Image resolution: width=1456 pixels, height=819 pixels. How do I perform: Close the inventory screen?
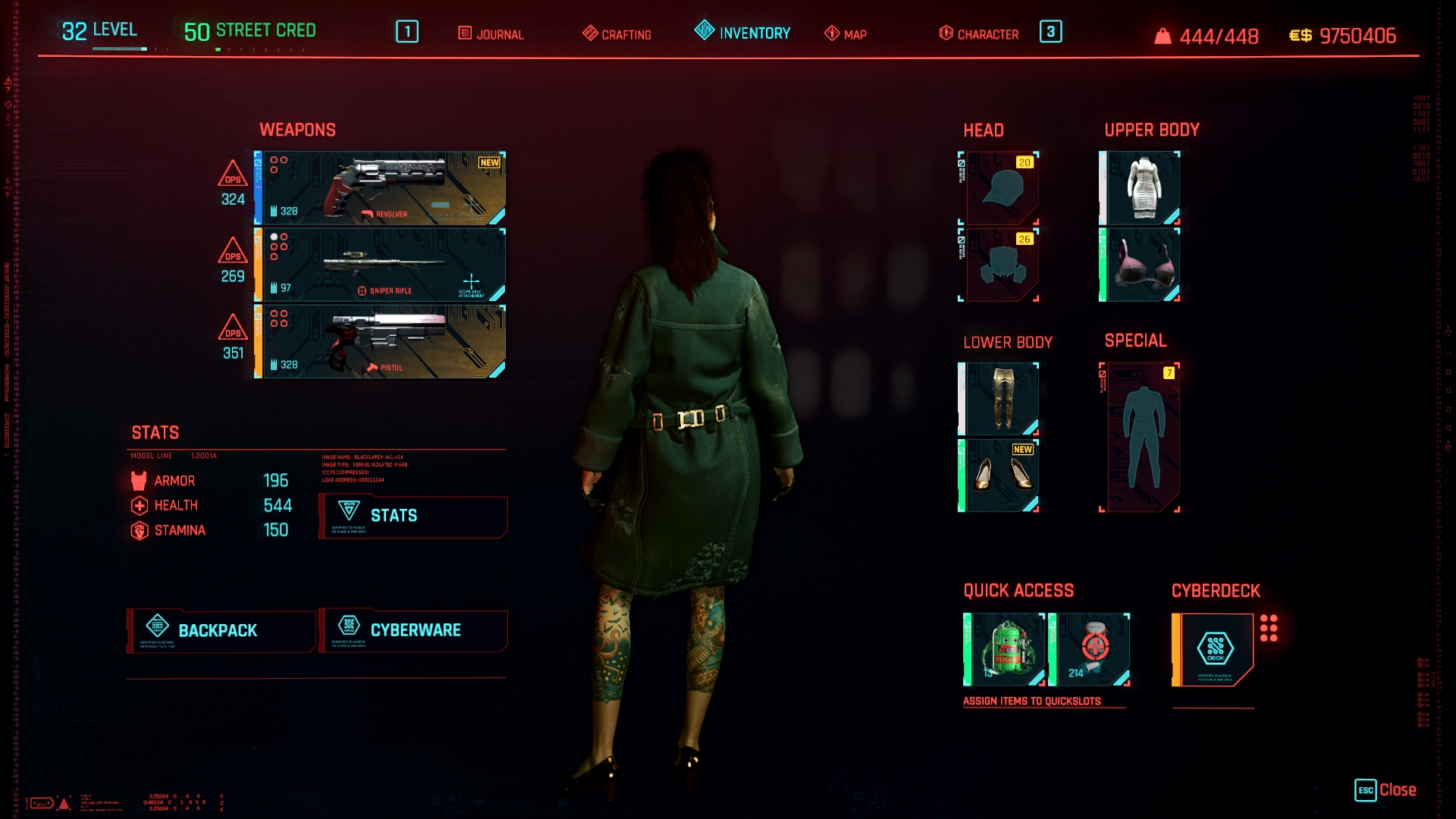click(1385, 790)
